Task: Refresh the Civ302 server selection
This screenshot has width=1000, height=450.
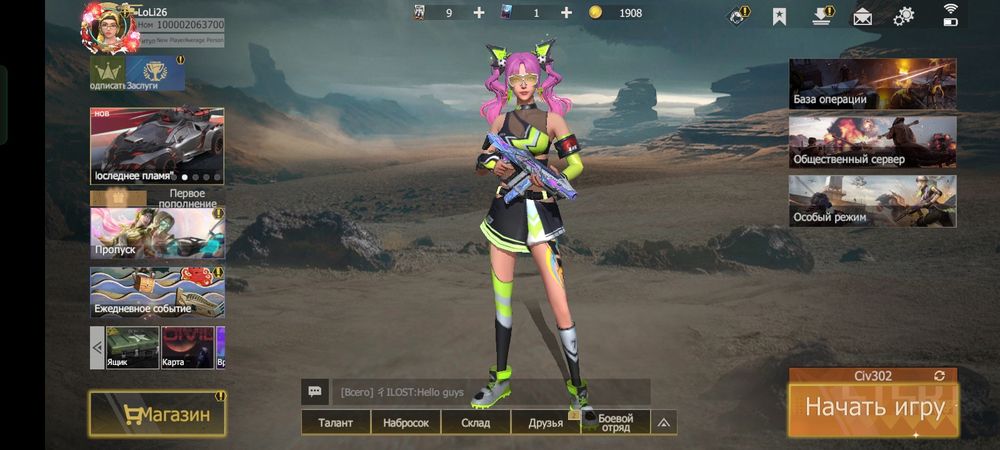Action: coord(939,376)
